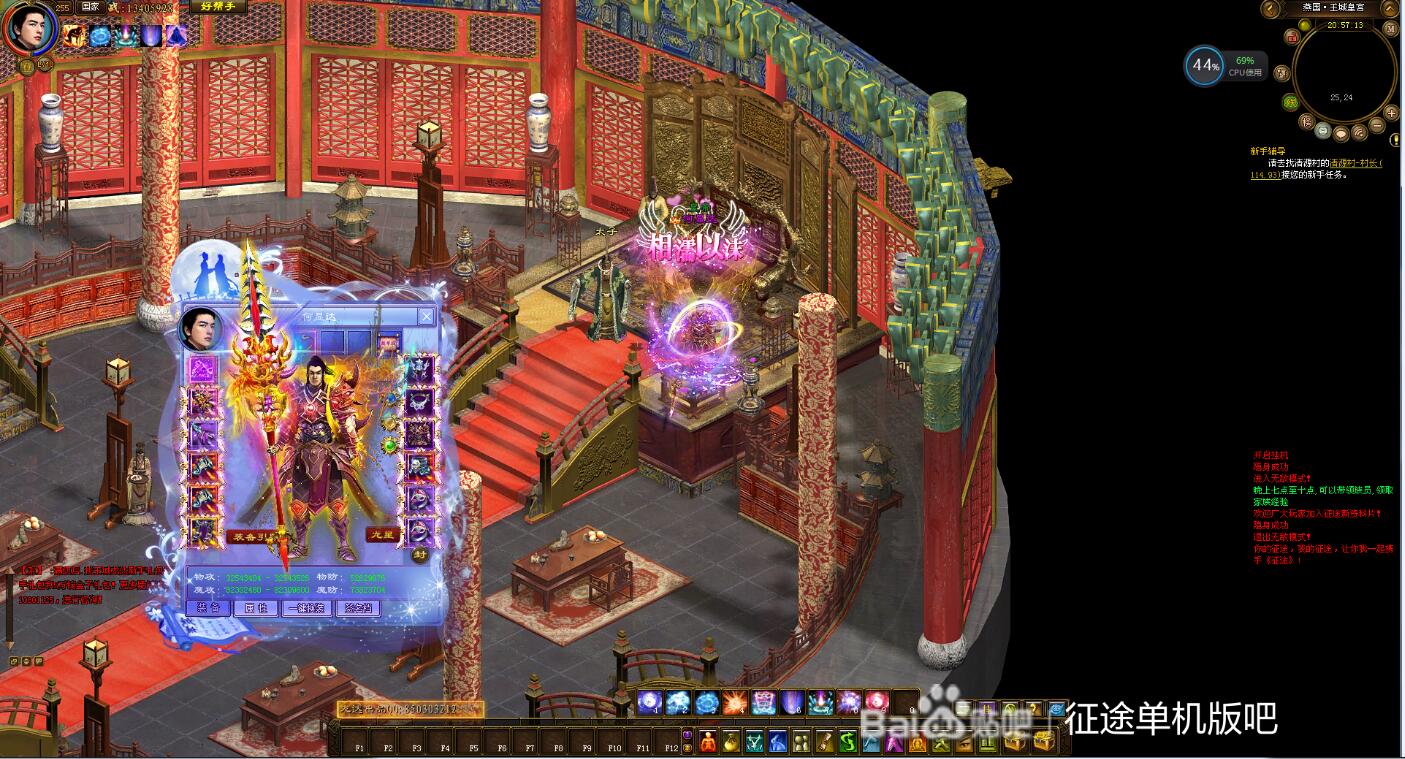
Task: Click the player portrait in top-left corner
Action: click(x=29, y=29)
